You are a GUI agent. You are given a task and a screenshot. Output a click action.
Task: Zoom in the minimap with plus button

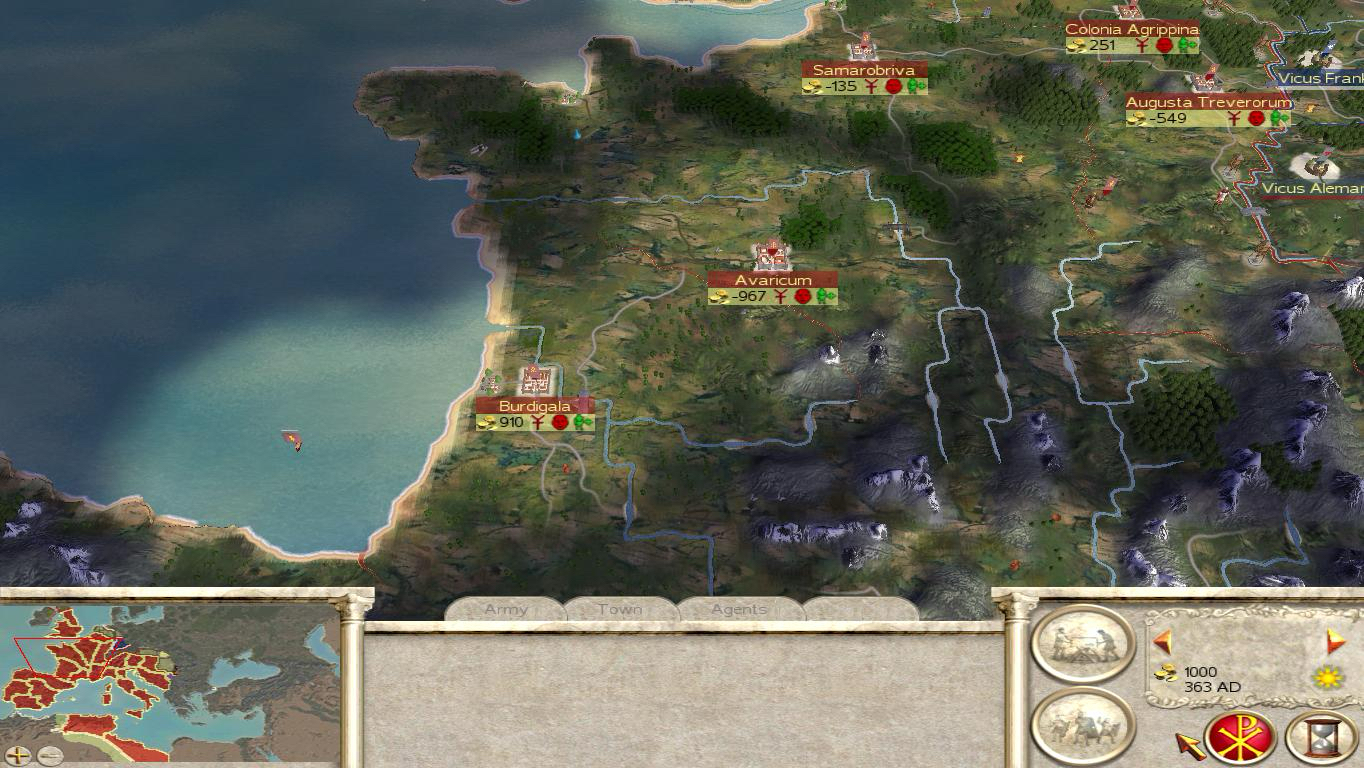(x=17, y=755)
